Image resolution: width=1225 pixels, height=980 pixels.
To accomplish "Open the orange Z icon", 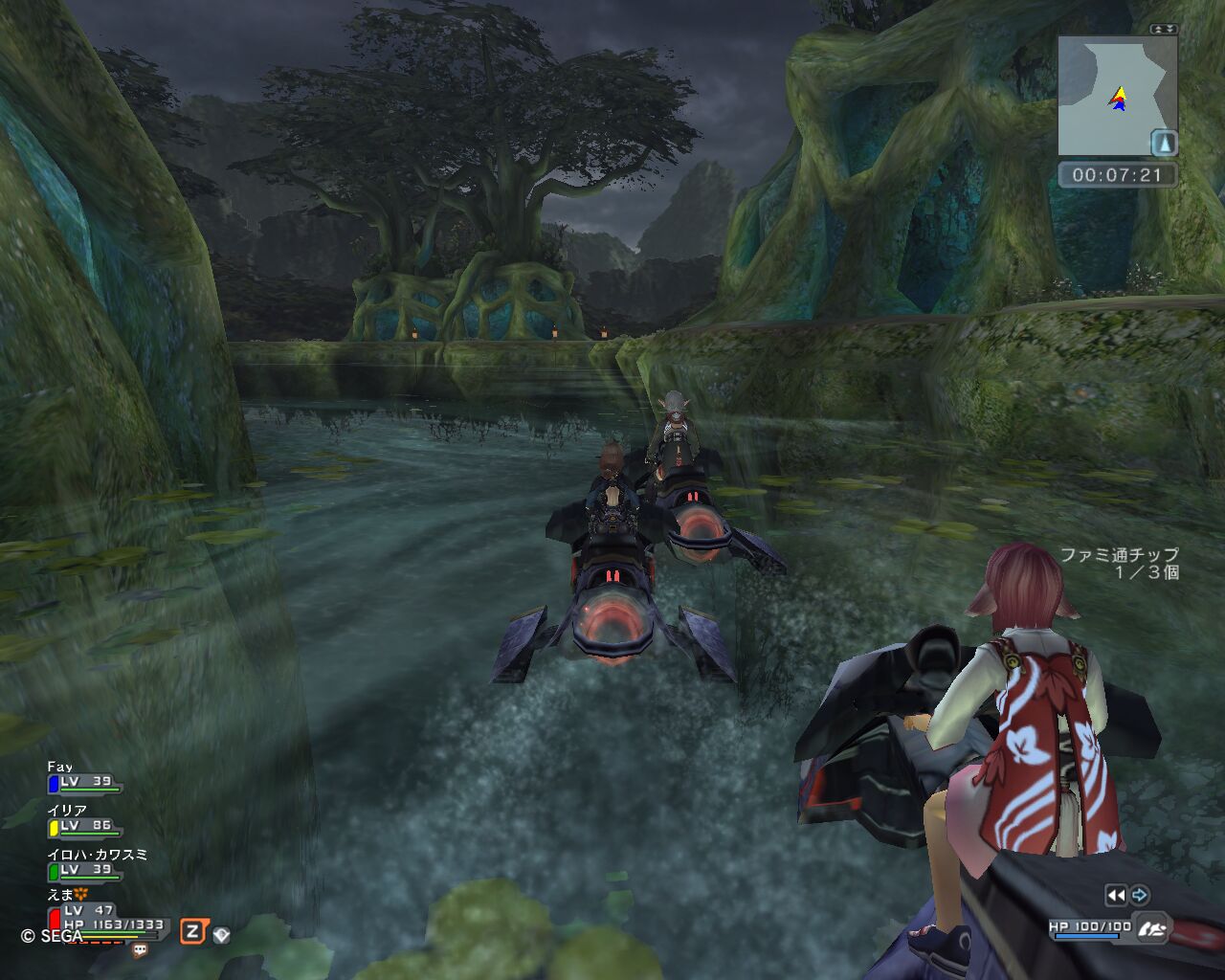I will pyautogui.click(x=193, y=932).
